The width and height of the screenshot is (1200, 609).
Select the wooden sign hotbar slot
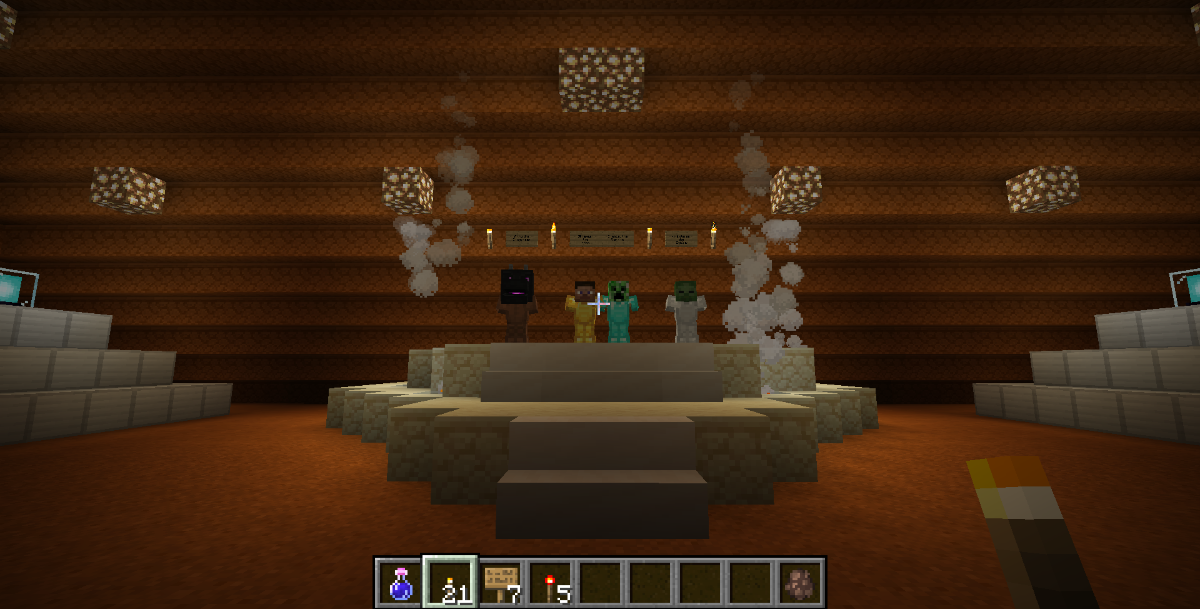(500, 582)
